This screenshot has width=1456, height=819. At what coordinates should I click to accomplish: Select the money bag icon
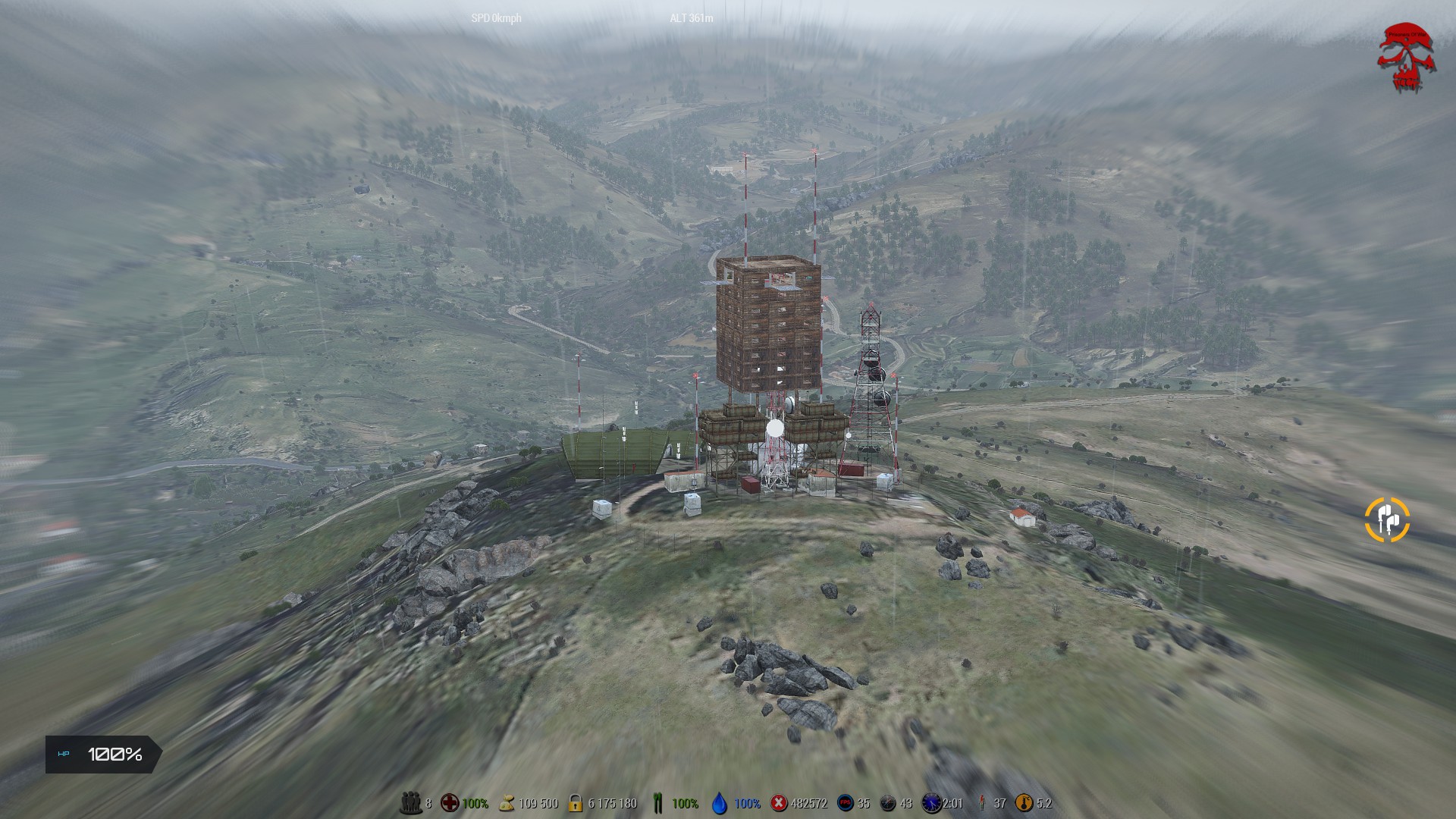[507, 803]
